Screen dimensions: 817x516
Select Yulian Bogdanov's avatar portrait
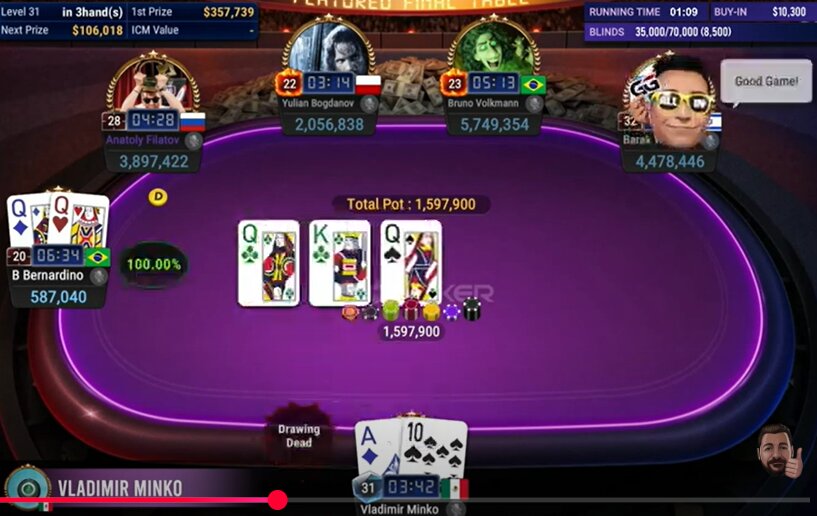point(328,48)
